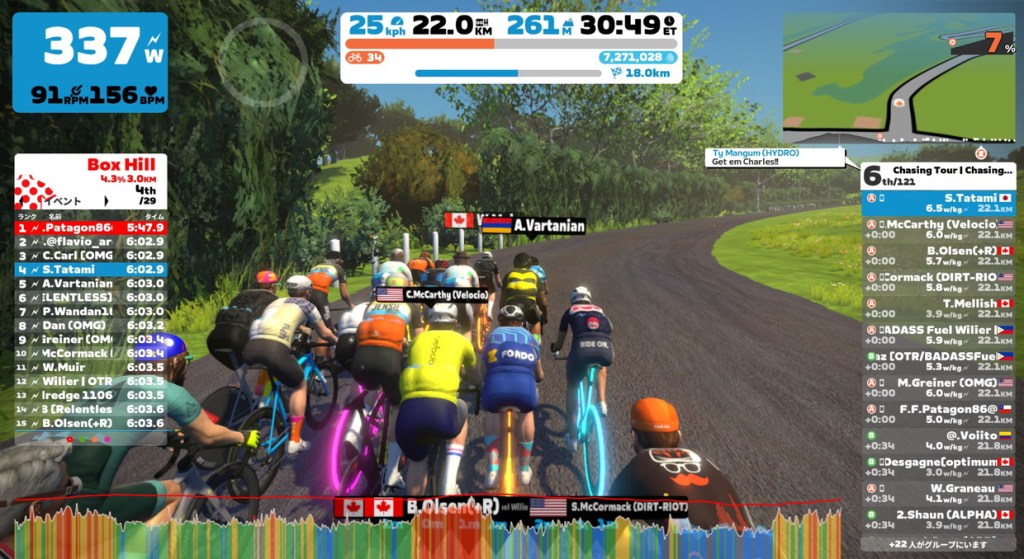1024x559 pixels.
Task: Pick P.Wandan row in segment leaderboard
Action: (x=90, y=311)
